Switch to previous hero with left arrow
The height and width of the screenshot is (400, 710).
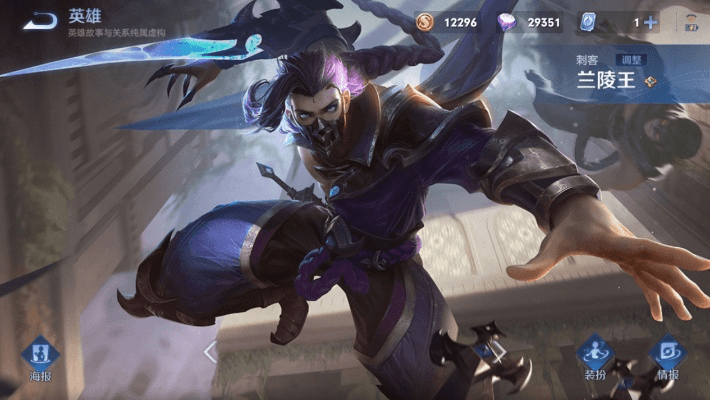(x=210, y=351)
